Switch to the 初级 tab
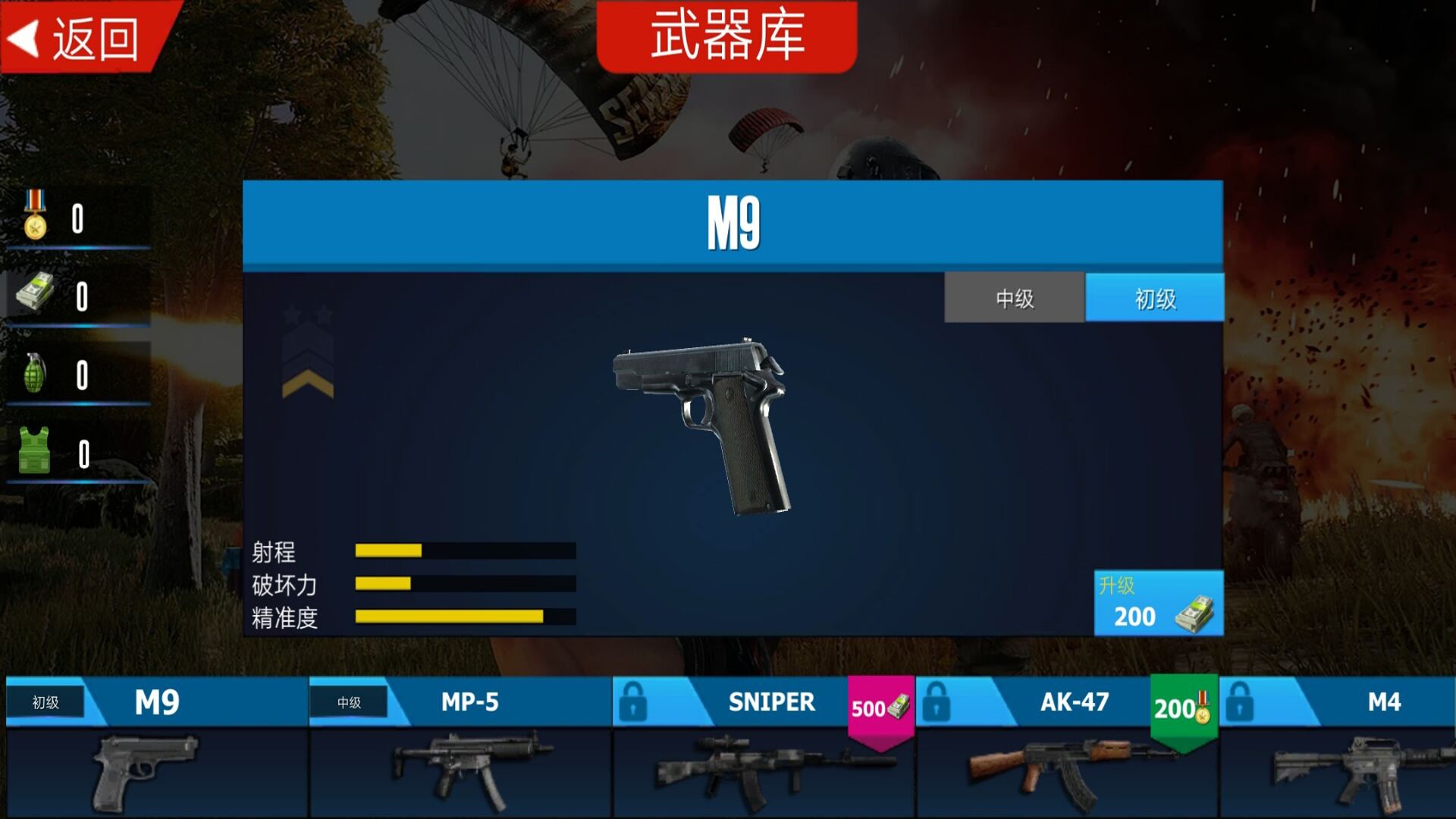Screen dimensions: 1456x819 pos(1155,298)
